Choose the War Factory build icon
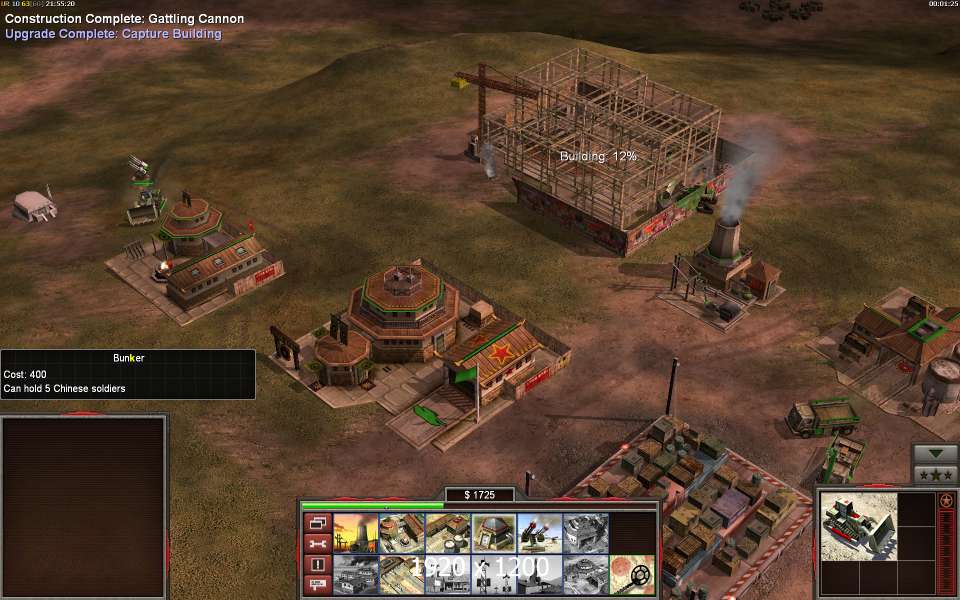Viewport: 960px width, 600px height. 585,534
